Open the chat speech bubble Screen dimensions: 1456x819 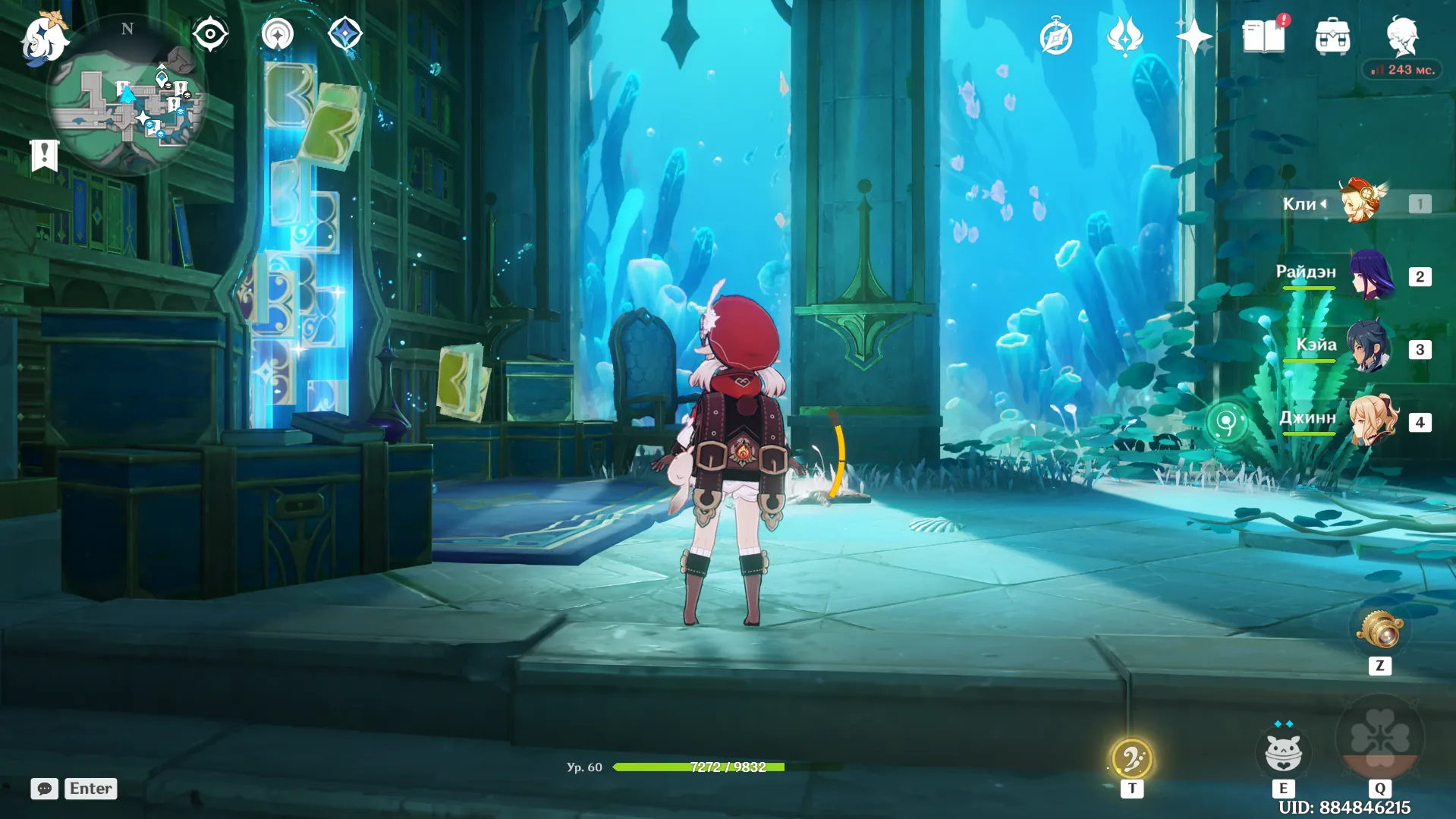(x=44, y=789)
